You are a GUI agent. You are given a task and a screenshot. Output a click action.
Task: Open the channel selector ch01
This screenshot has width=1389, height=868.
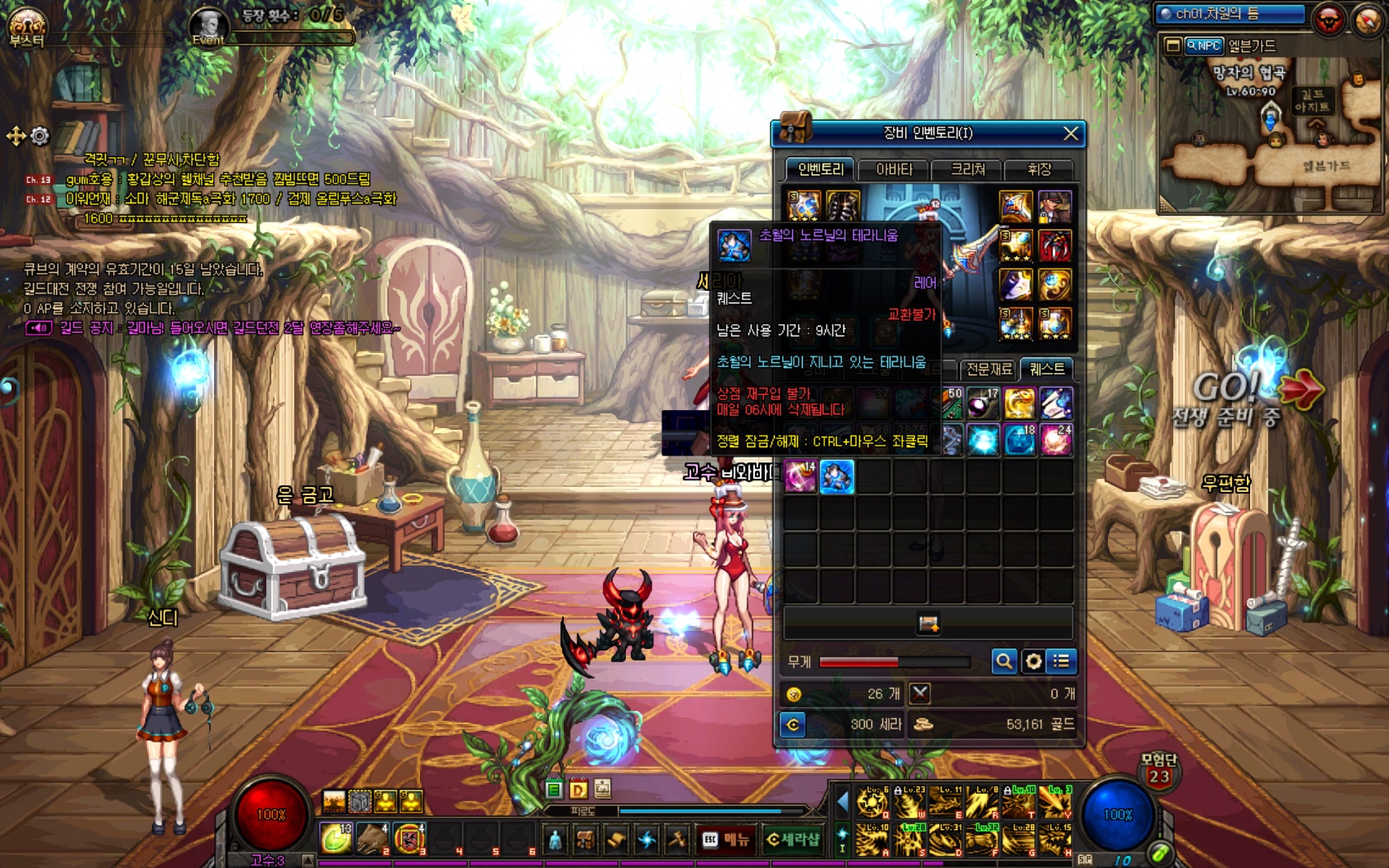[1229, 14]
